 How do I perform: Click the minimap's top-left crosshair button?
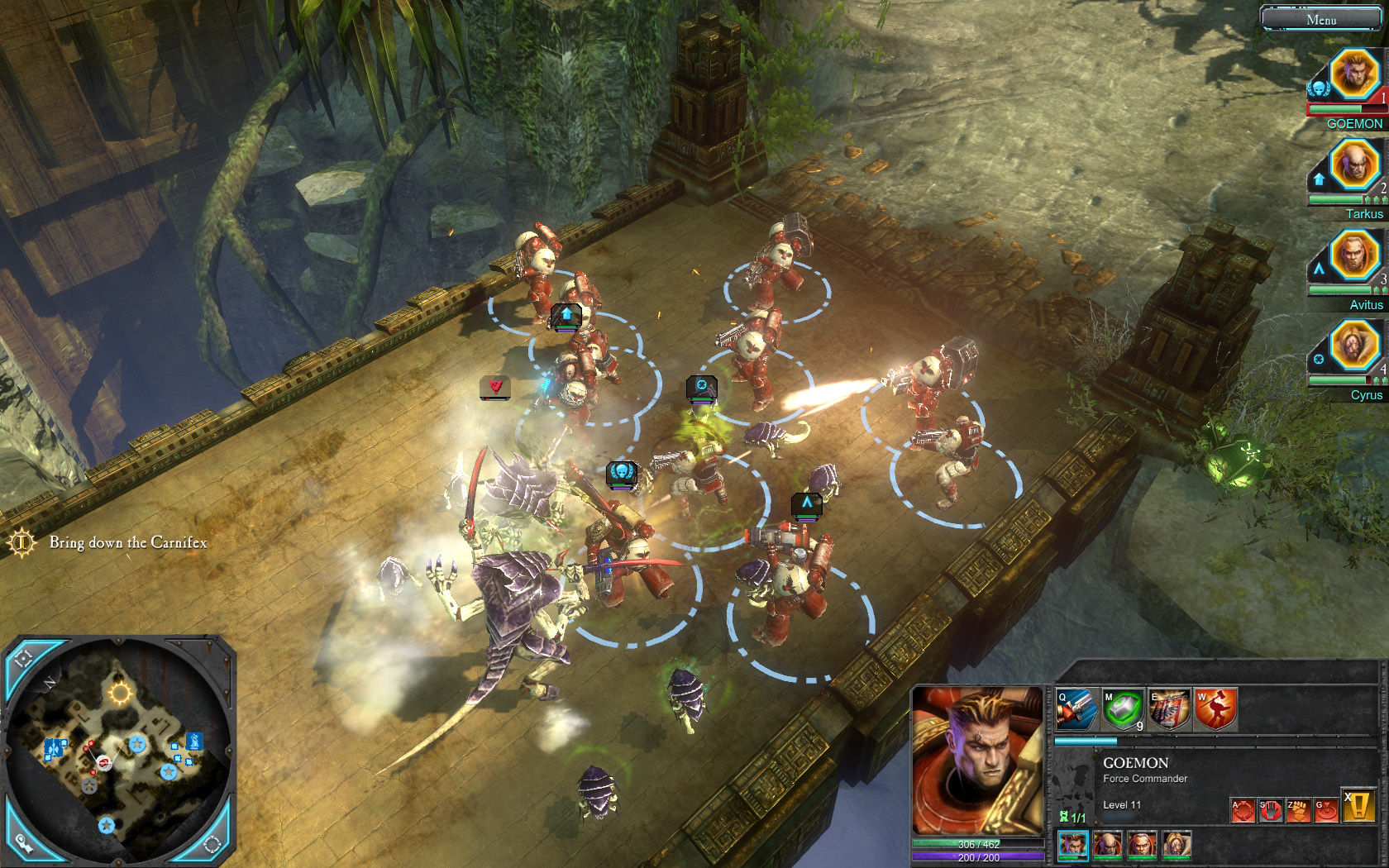pyautogui.click(x=23, y=659)
